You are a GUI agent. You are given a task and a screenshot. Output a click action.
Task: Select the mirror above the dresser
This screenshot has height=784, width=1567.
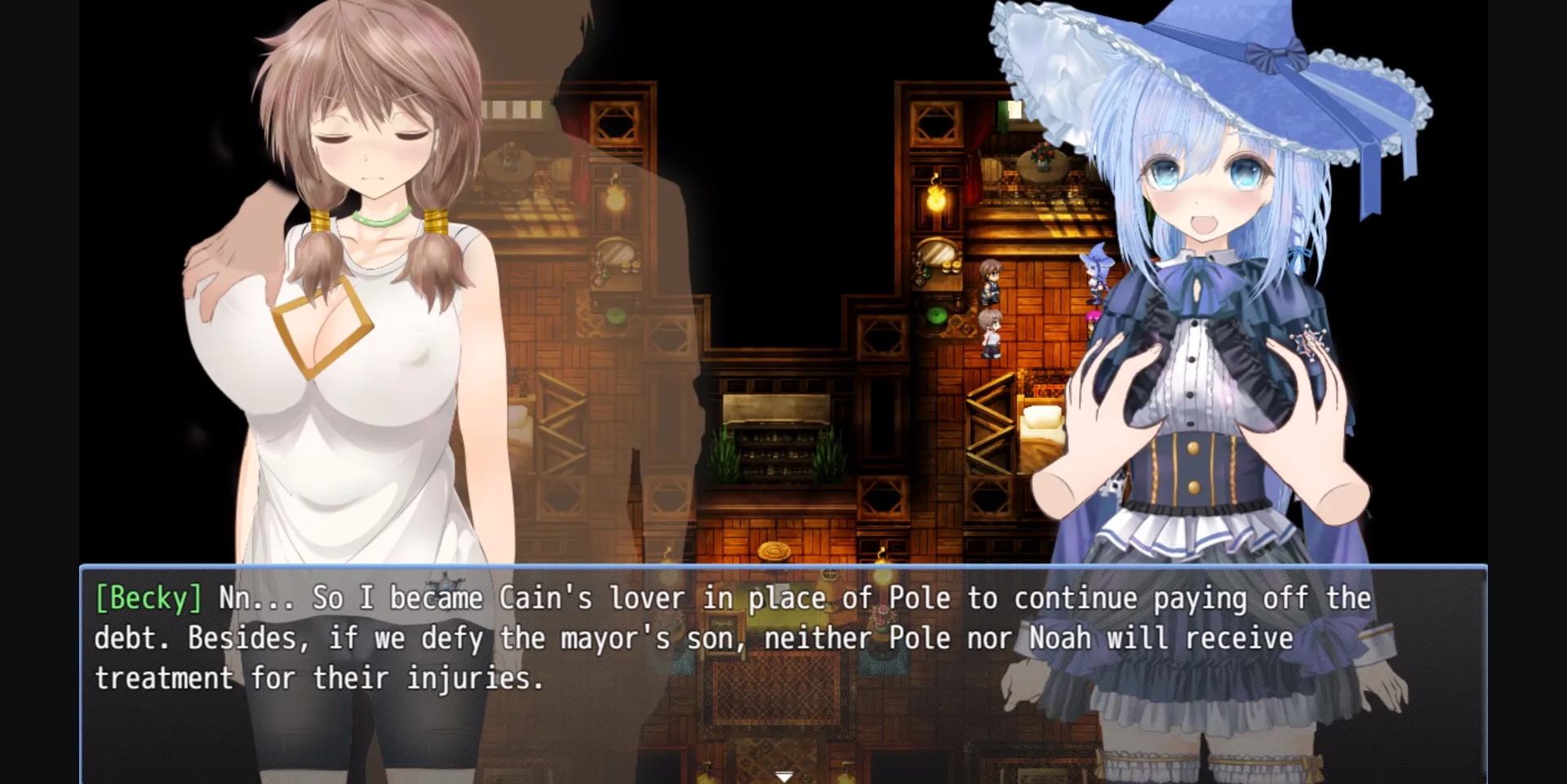click(936, 253)
